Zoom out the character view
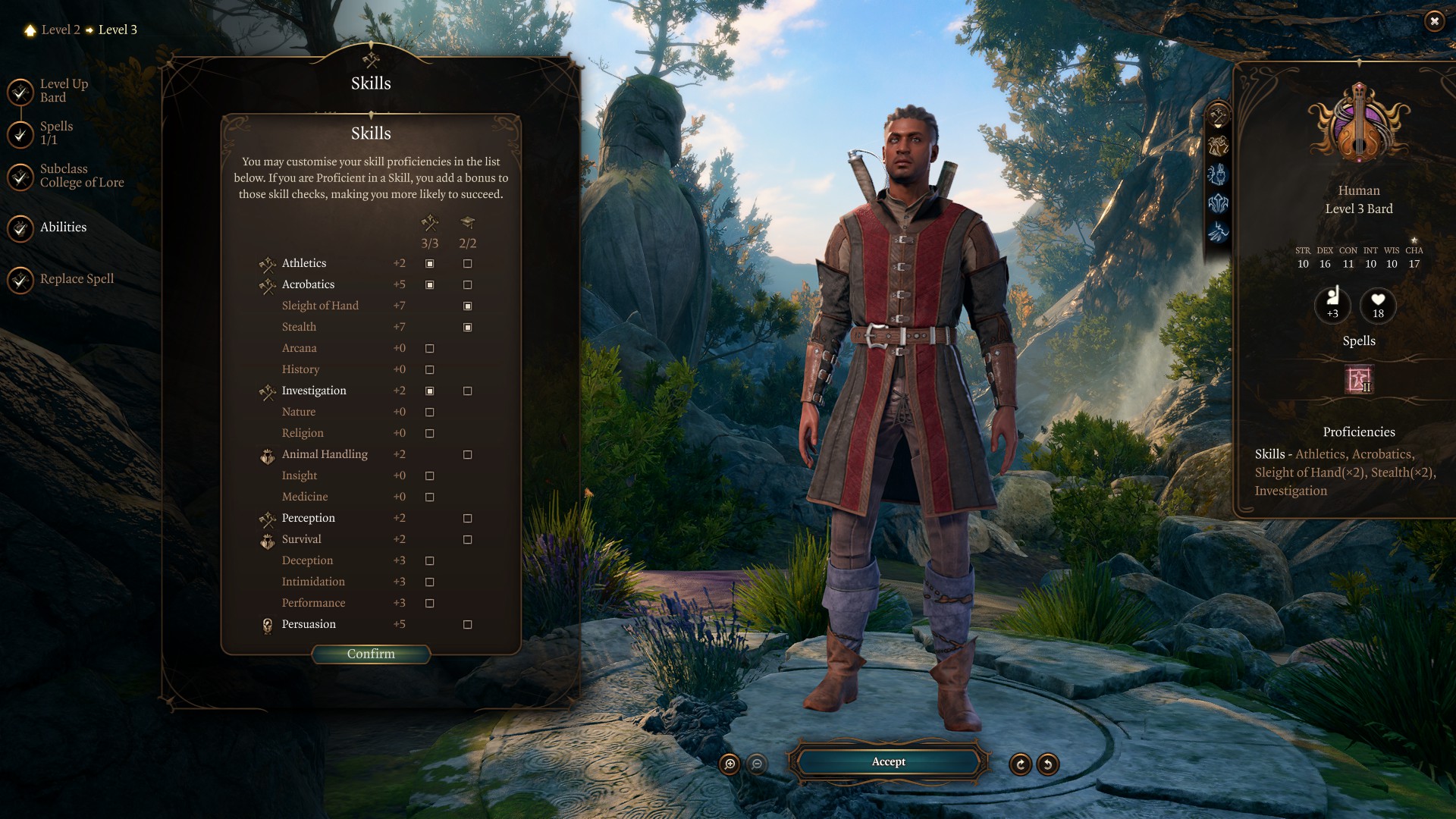This screenshot has height=819, width=1456. pyautogui.click(x=757, y=764)
